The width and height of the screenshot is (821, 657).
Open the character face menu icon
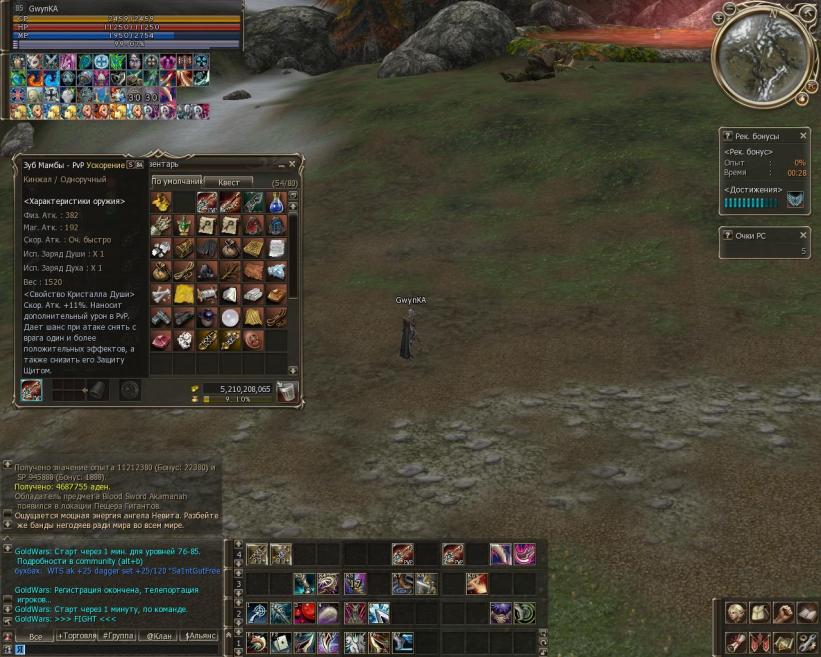[x=736, y=614]
